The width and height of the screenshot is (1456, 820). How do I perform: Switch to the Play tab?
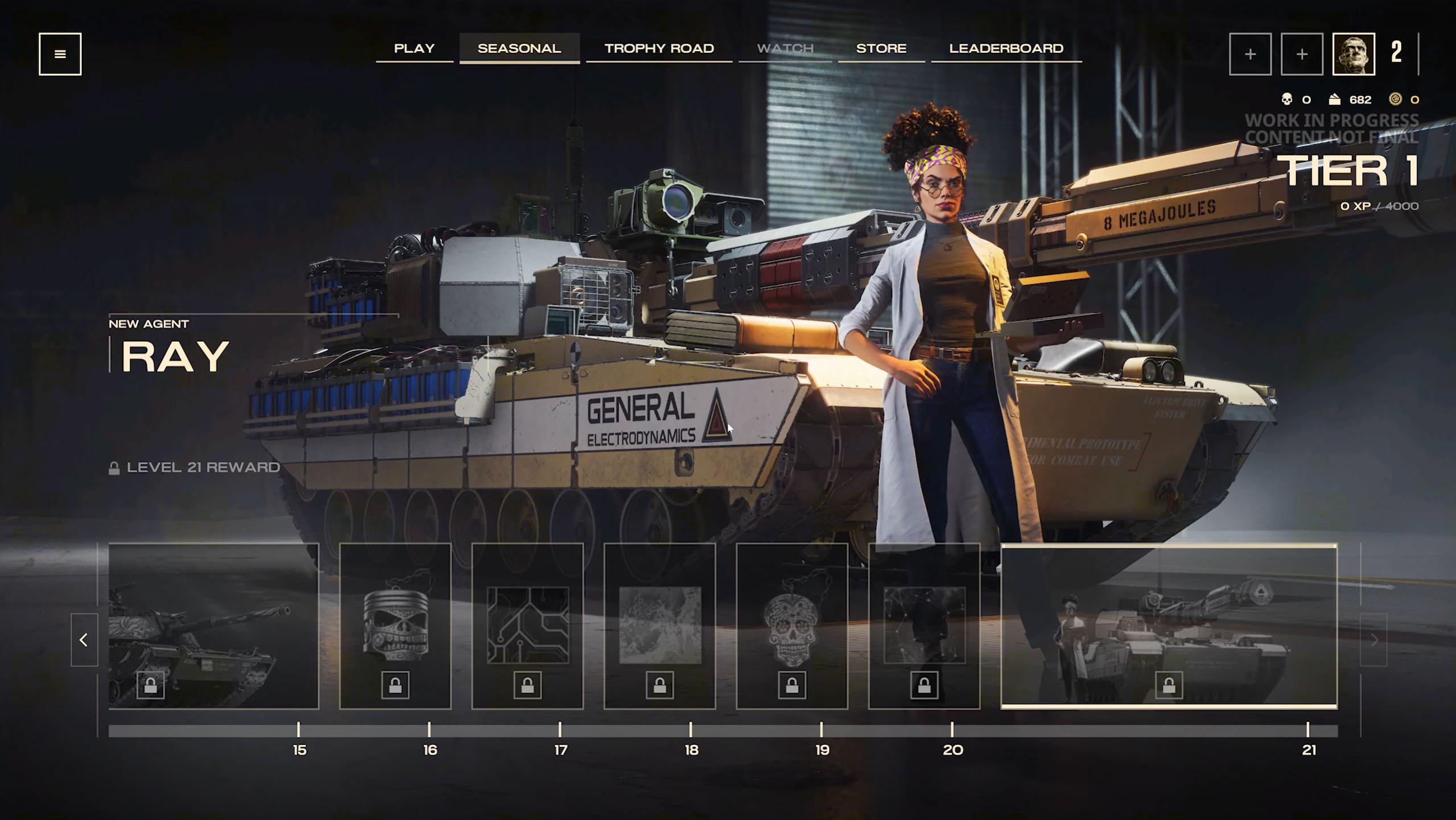coord(414,48)
